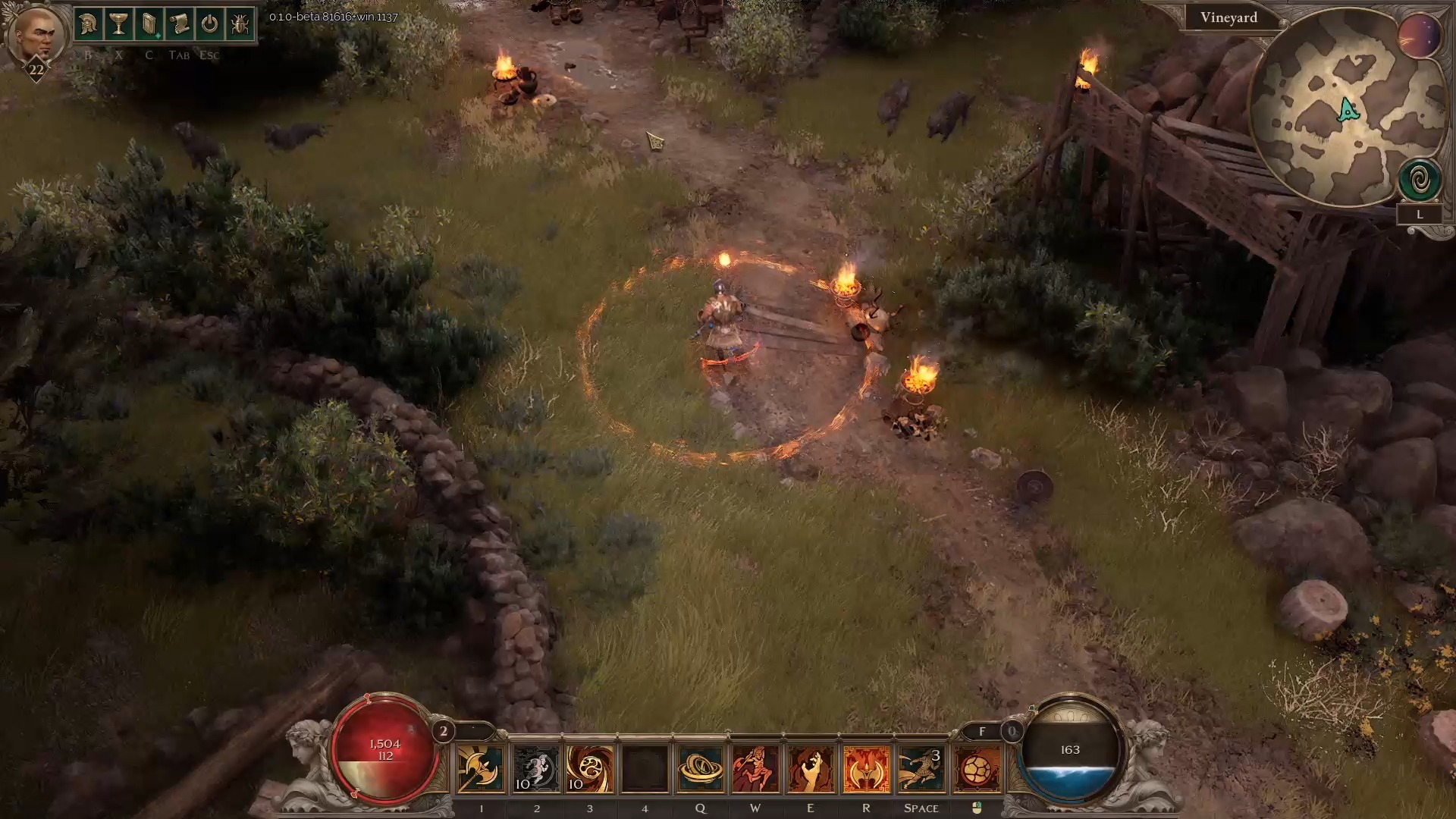Activate the double-axe skill in slot 1
This screenshot has width=1456, height=819.
[x=481, y=769]
